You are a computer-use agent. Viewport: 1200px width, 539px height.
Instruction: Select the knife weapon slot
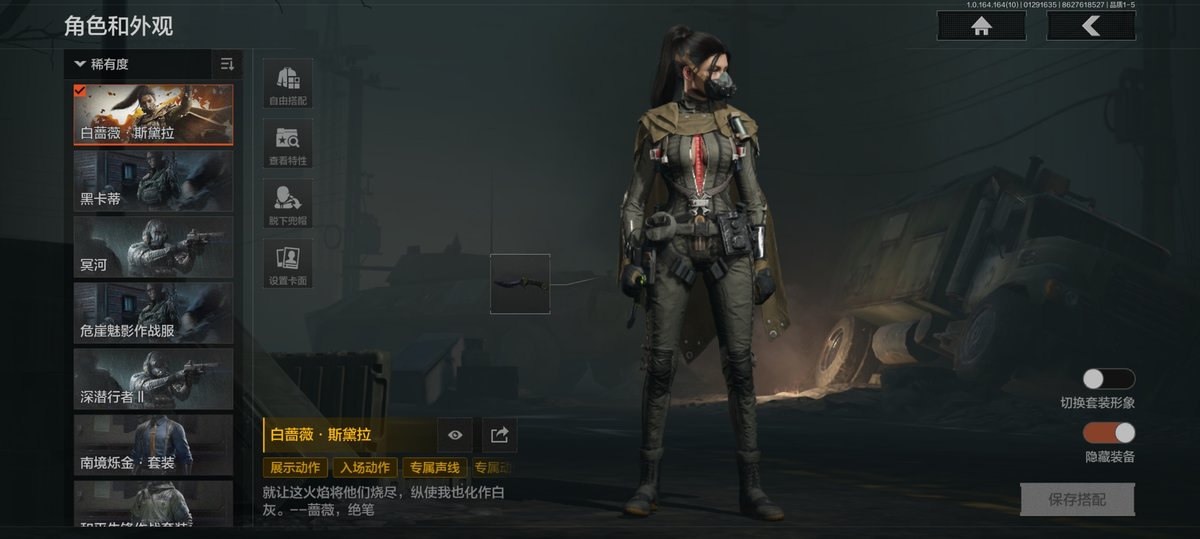pos(520,283)
